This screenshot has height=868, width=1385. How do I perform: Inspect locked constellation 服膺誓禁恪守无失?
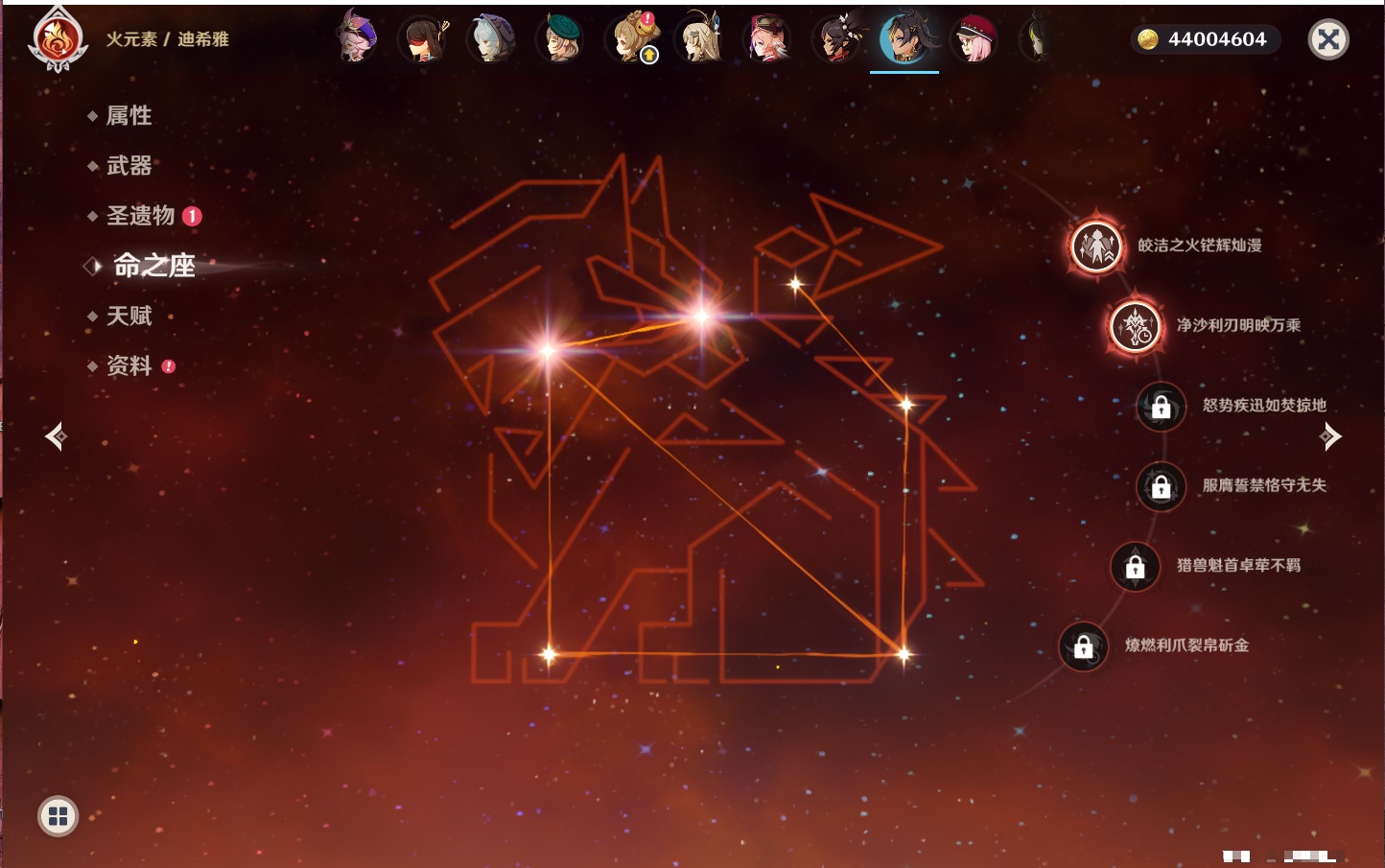[x=1161, y=486]
